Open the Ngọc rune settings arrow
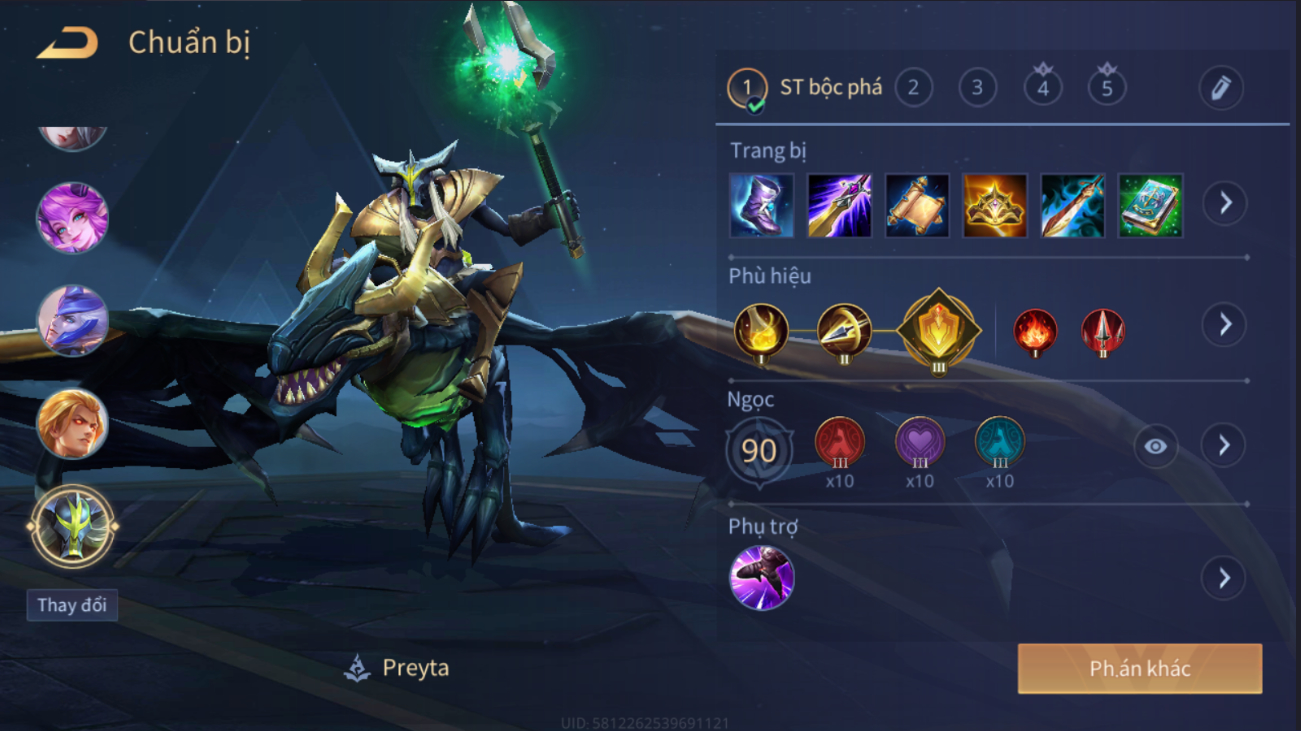 coord(1225,446)
